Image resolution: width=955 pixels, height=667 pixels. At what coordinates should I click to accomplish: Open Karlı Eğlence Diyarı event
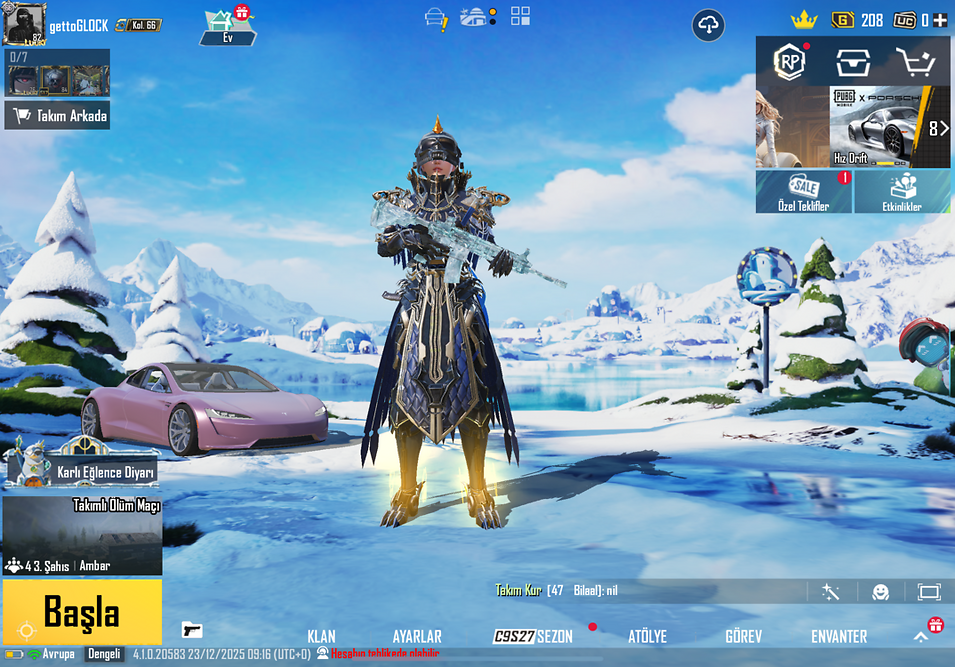point(80,467)
